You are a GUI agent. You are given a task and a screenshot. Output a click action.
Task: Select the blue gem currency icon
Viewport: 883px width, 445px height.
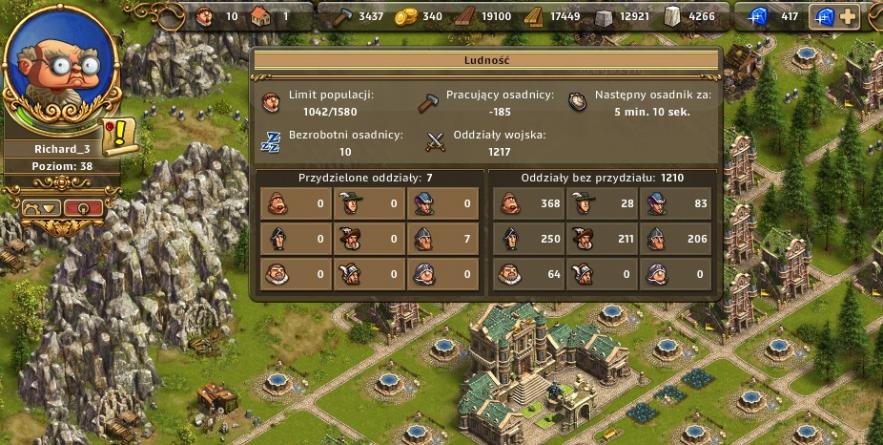click(x=760, y=17)
